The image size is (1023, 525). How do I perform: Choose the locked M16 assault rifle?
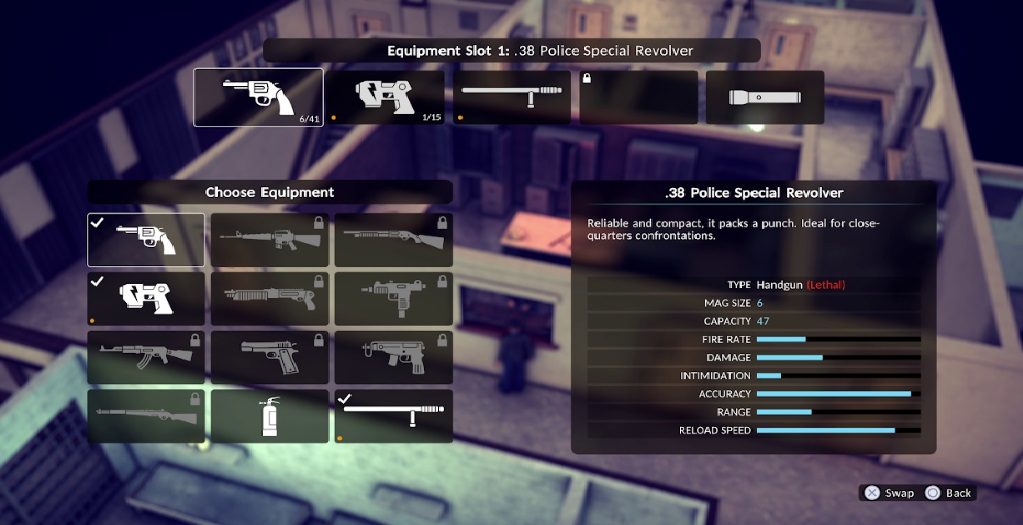(x=269, y=239)
